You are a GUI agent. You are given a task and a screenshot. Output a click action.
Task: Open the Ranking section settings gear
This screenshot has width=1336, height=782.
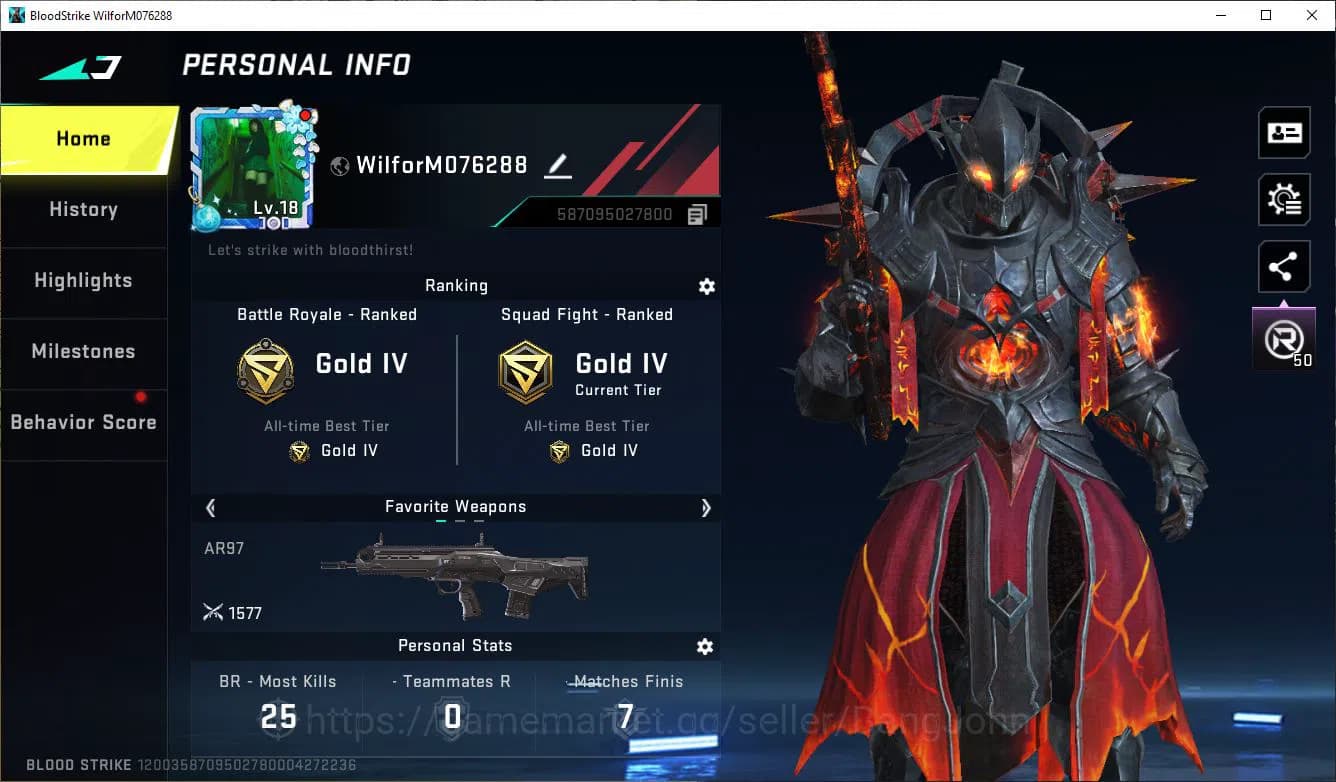pos(707,287)
